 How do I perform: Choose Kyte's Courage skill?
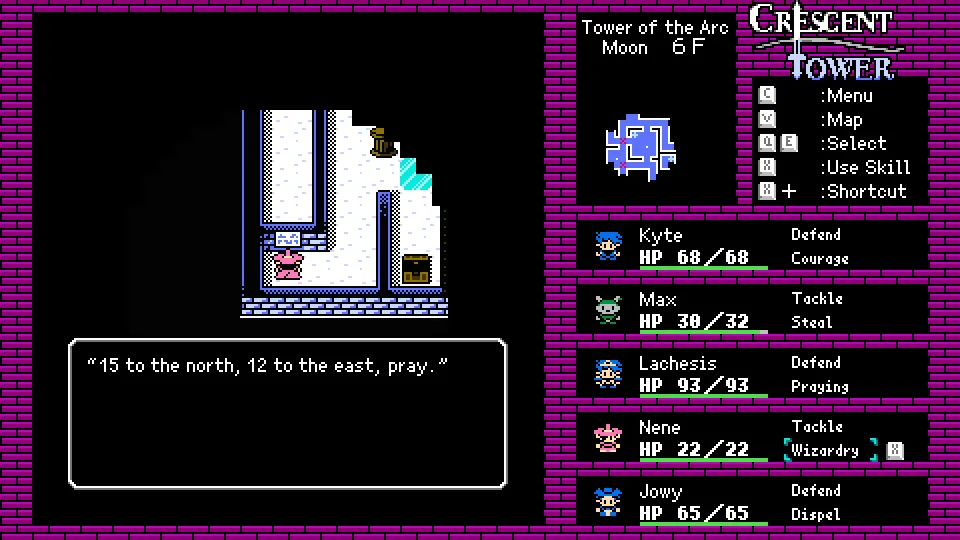(x=819, y=259)
